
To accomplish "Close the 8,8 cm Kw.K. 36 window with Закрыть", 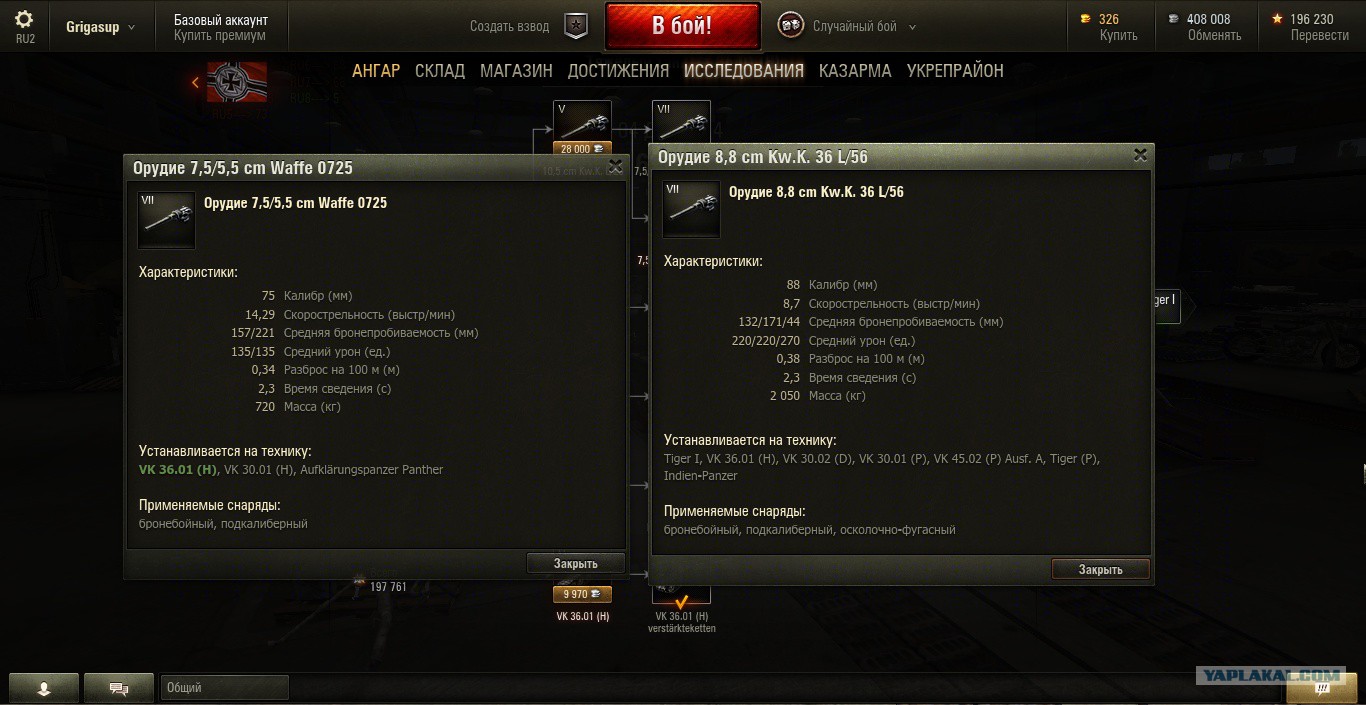I will [1100, 570].
